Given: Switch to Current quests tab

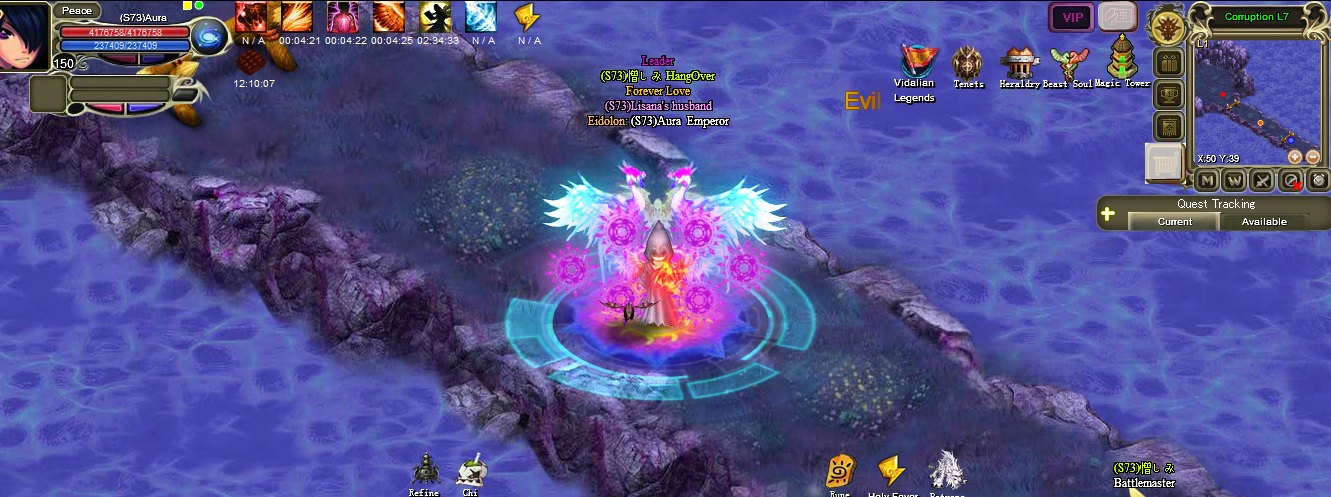Looking at the screenshot, I should point(1174,221).
